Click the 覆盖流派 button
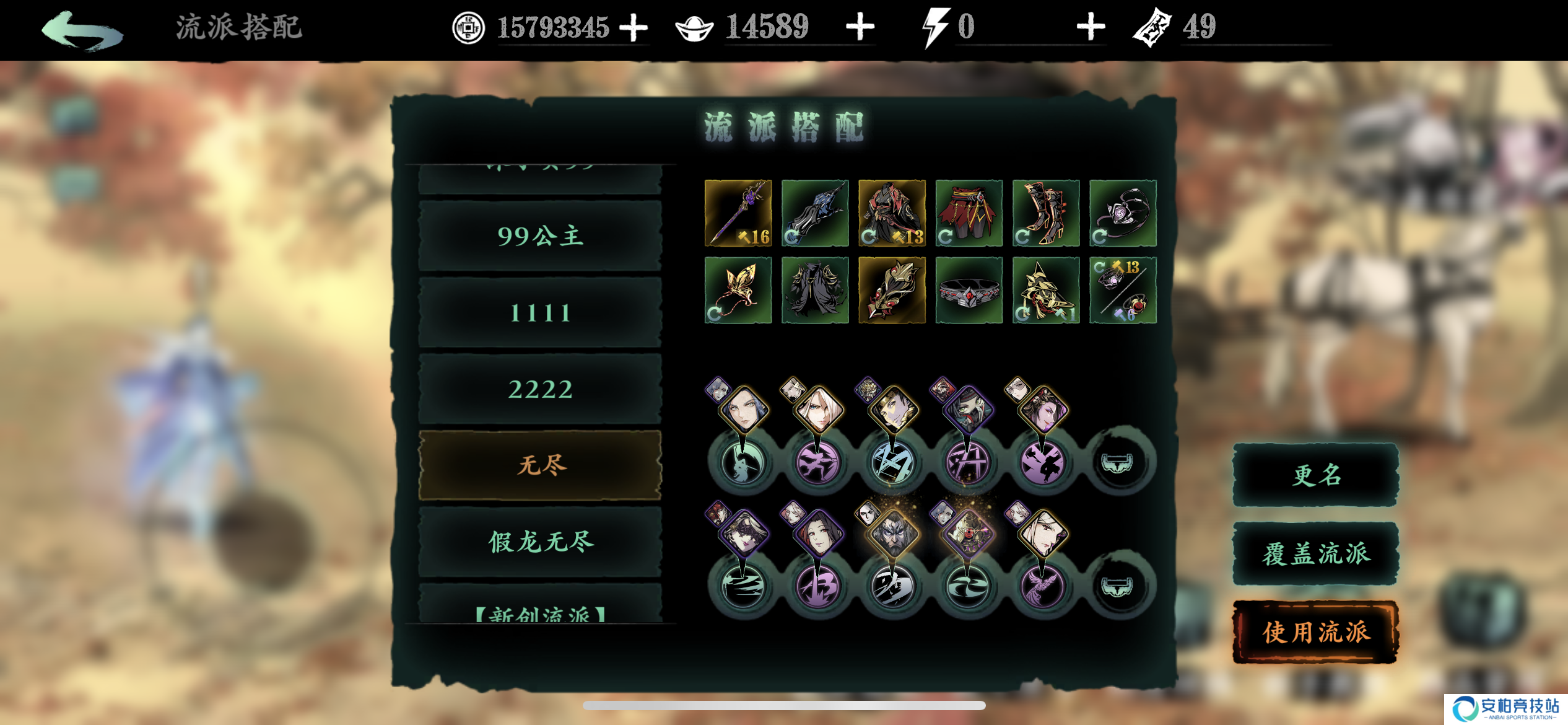This screenshot has height=725, width=1568. pos(1315,553)
